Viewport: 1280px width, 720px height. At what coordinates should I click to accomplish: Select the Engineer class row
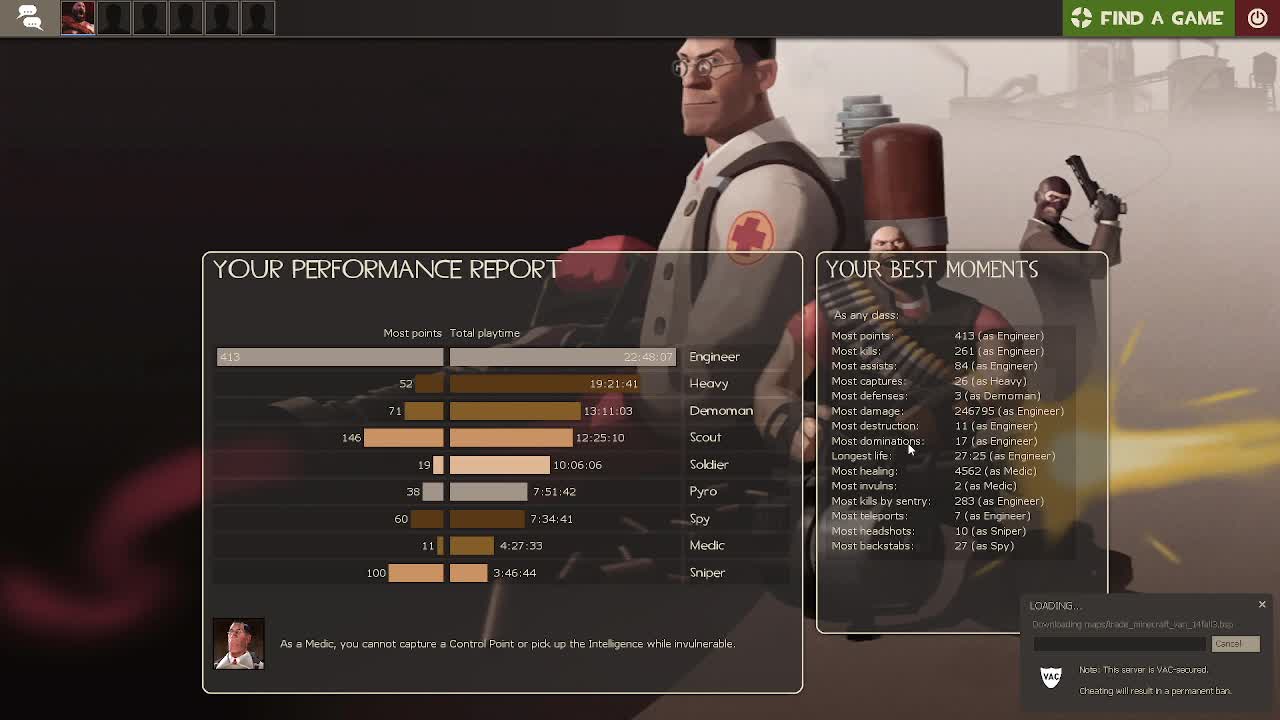click(714, 356)
